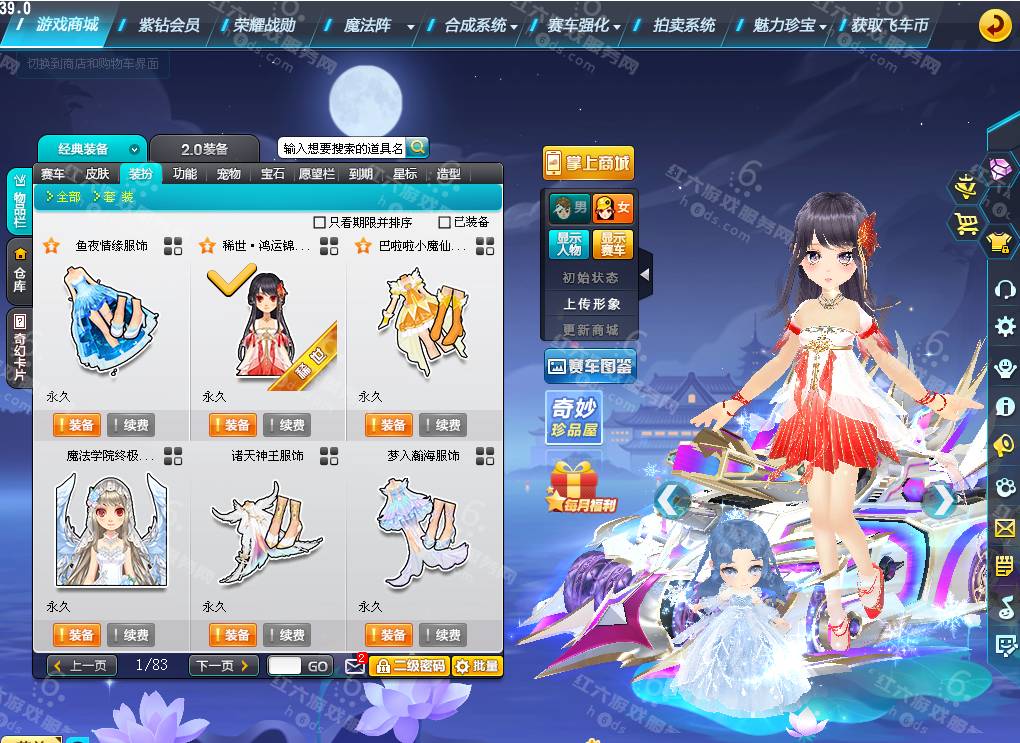Screen dimensions: 1020x743
Task: Equip the 鱼夜情缘服饰 outfit
Action: pyautogui.click(x=75, y=425)
